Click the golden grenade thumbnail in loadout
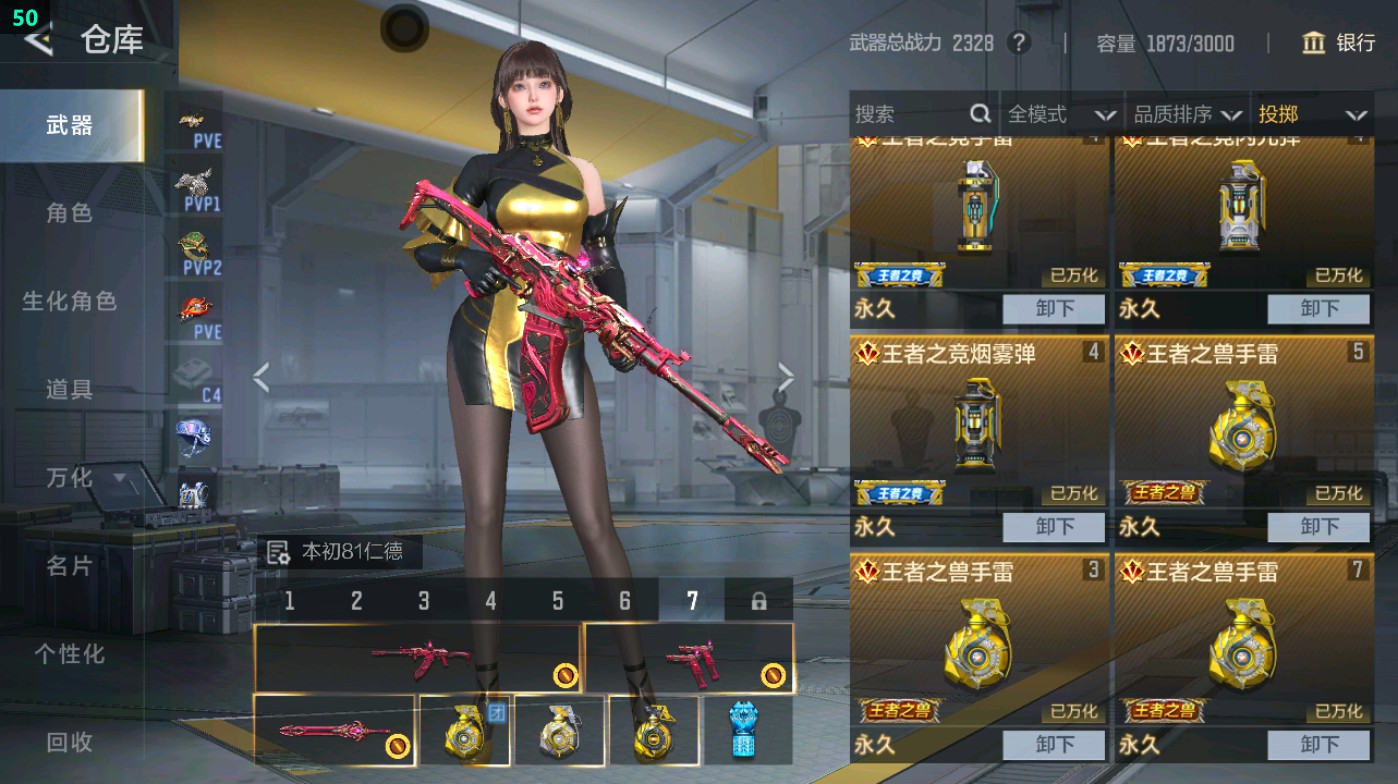 coord(467,731)
